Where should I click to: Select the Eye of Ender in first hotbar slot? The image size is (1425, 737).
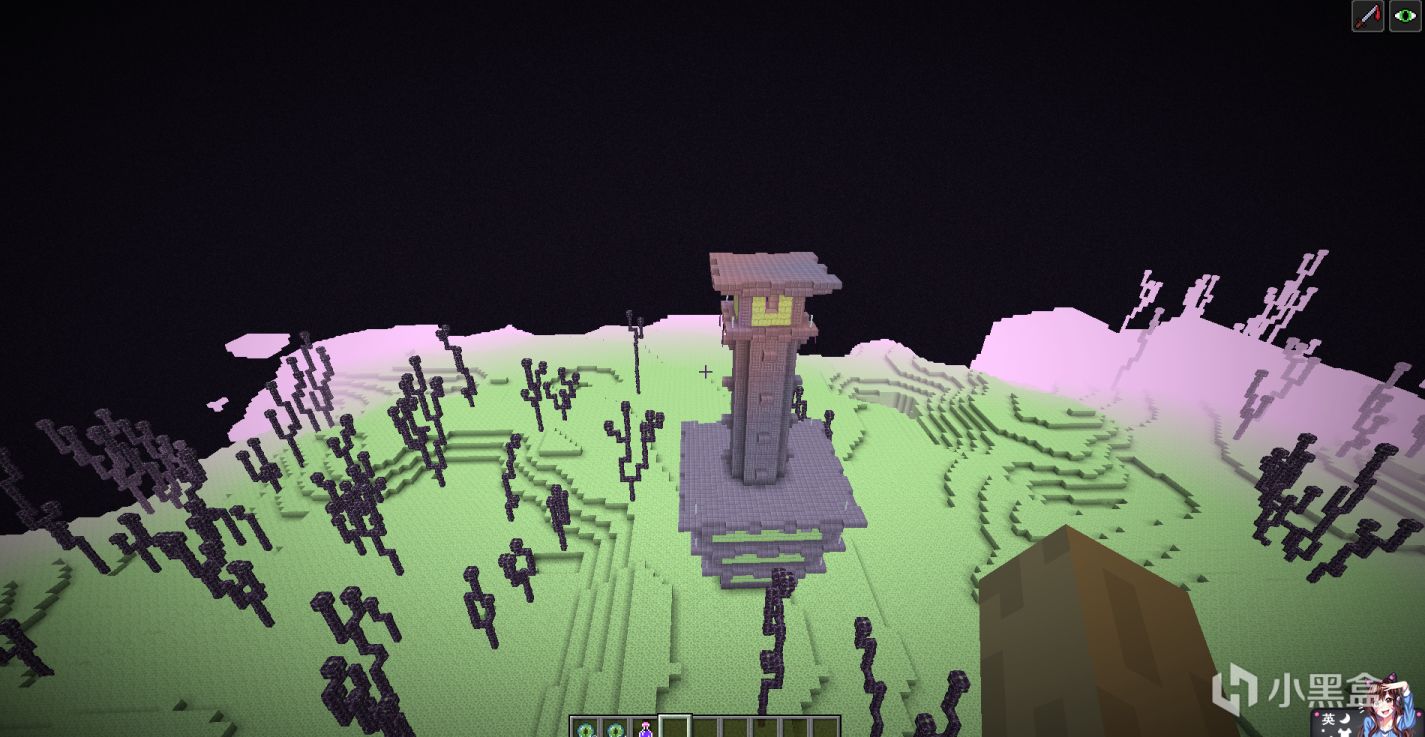coord(586,728)
